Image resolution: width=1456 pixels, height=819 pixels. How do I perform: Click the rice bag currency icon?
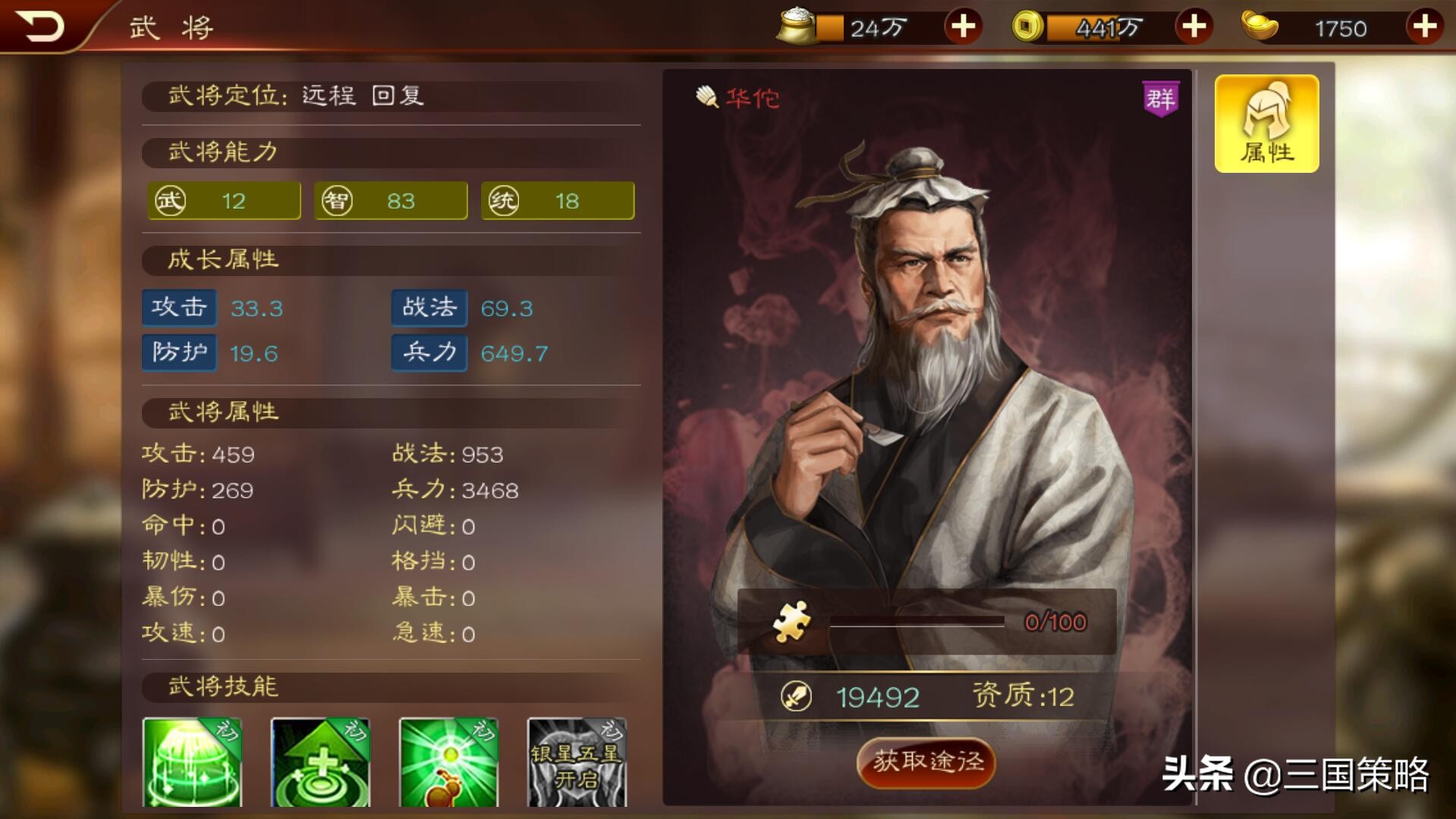[797, 27]
